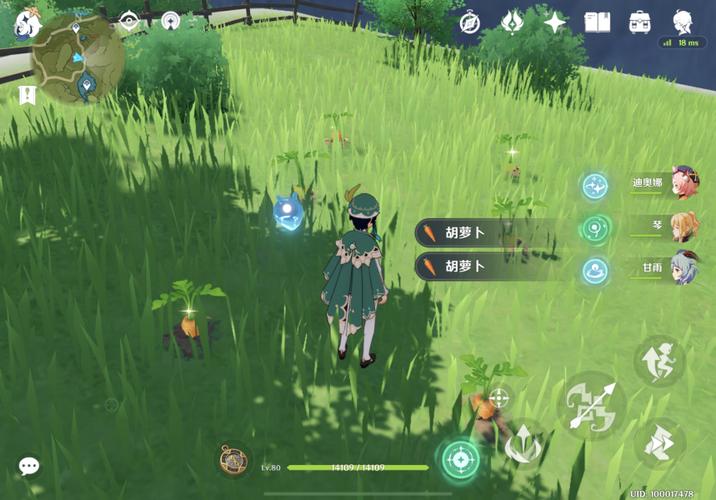Screen dimensions: 716x500
Task: Activate the glowing green elemental skill
Action: click(460, 461)
